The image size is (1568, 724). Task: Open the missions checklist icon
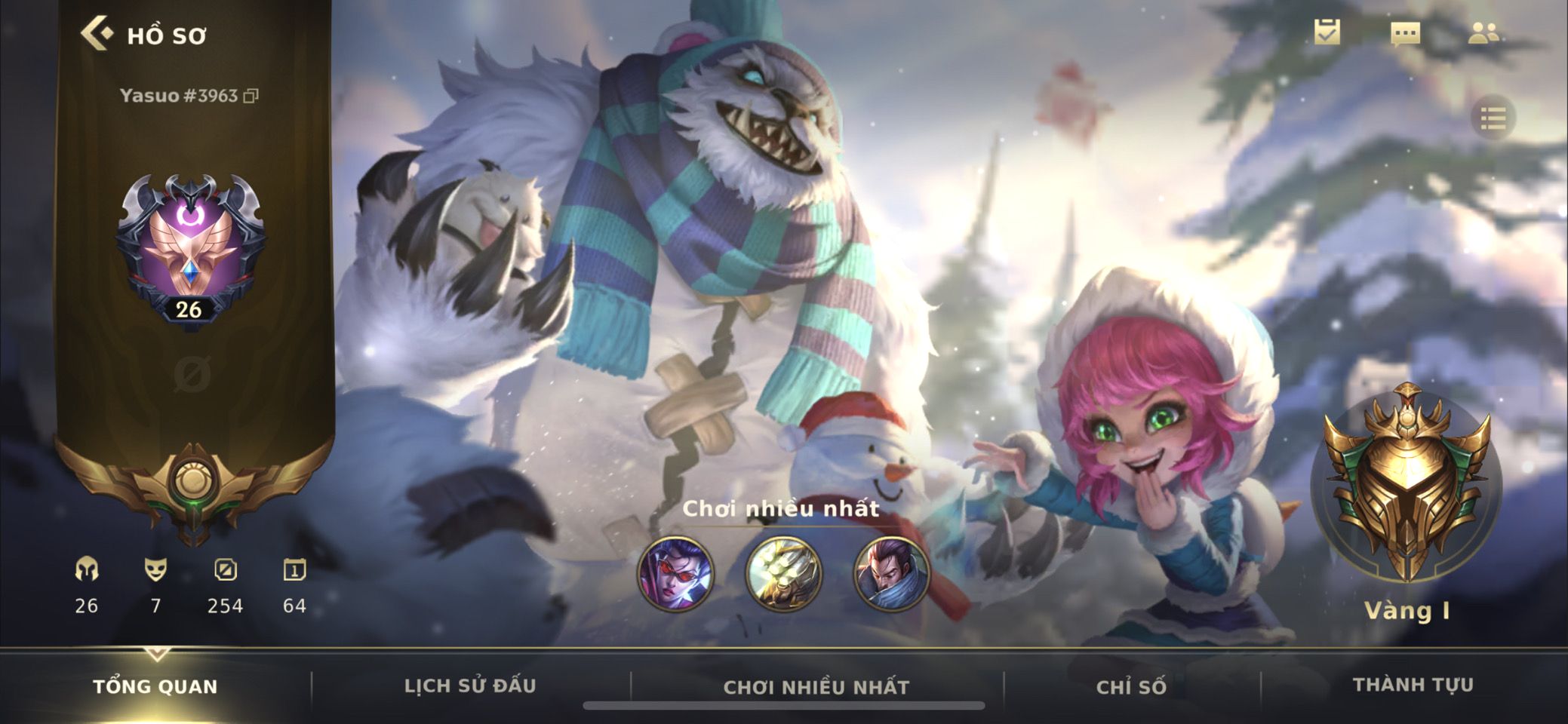(1327, 32)
